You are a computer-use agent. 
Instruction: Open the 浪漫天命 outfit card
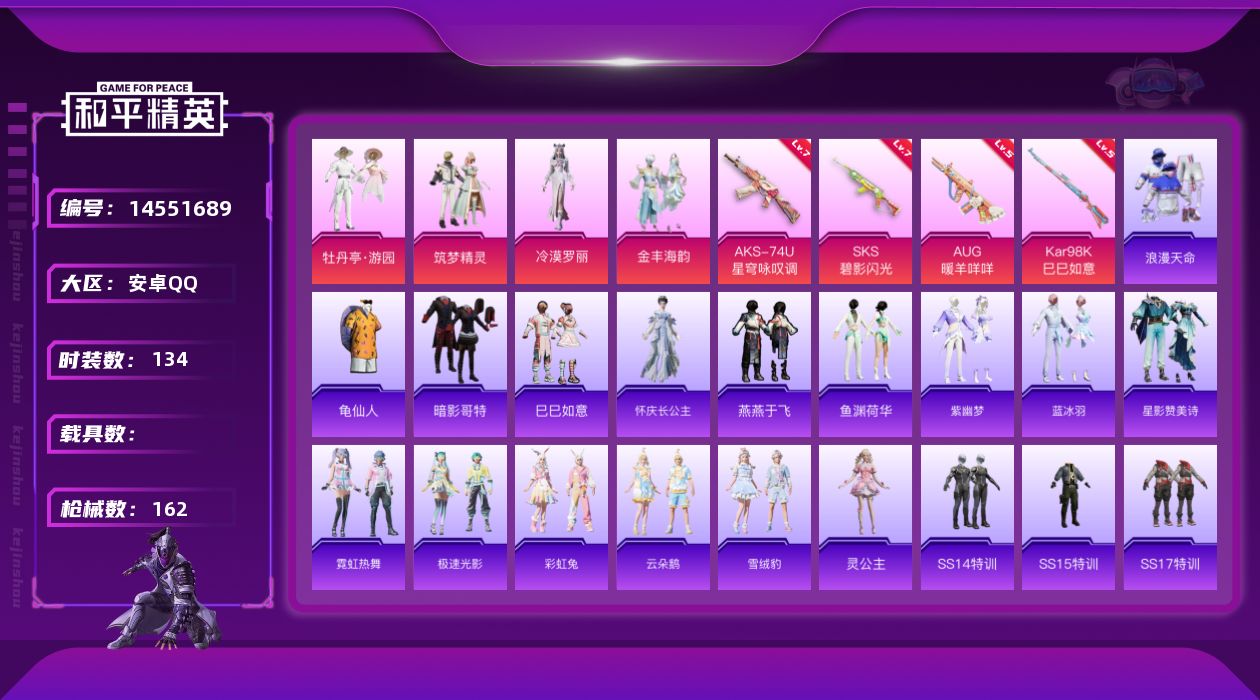(1170, 211)
